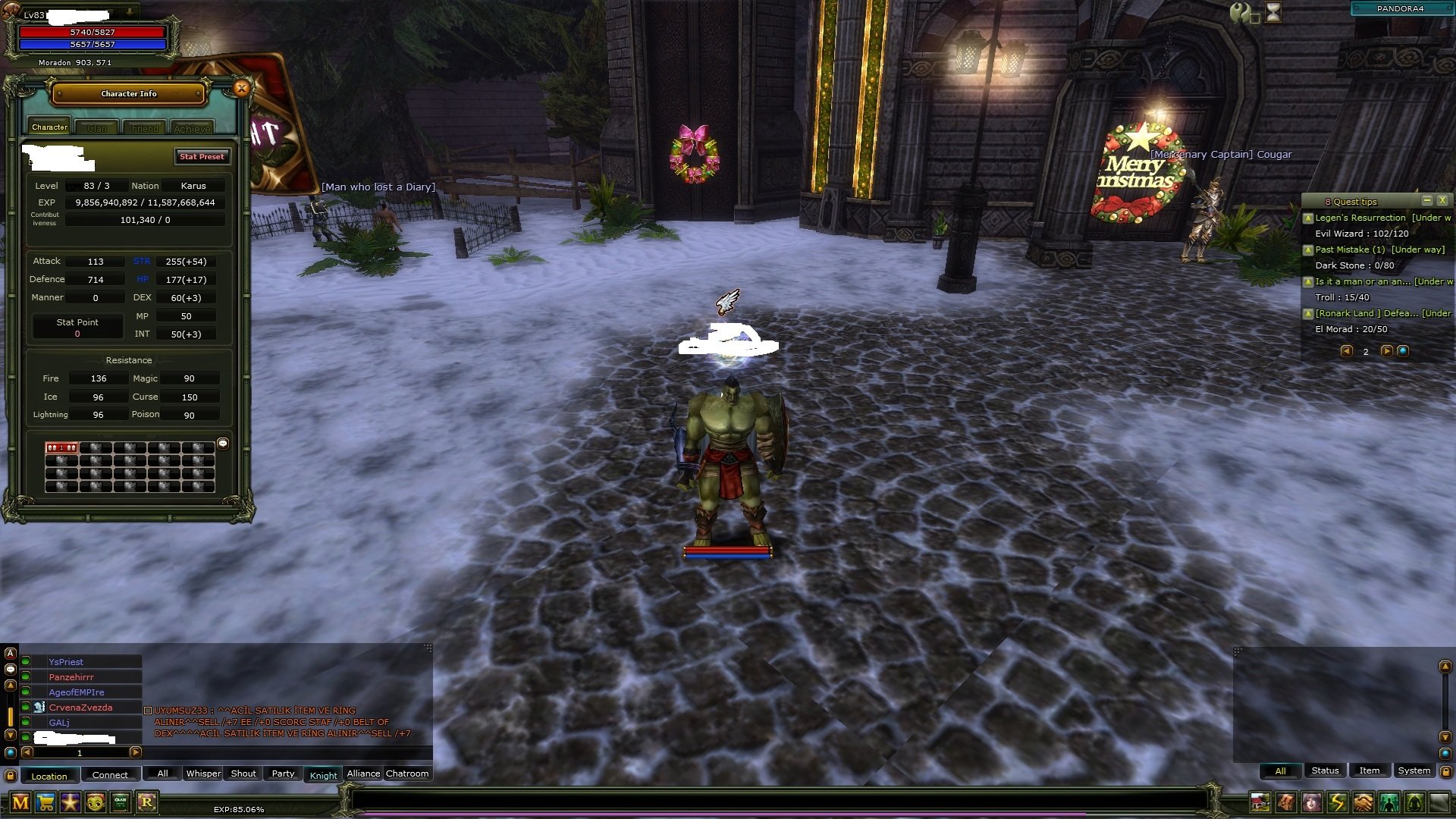Screen dimensions: 1456x819
Task: Open the shopping cart store icon
Action: tap(45, 802)
